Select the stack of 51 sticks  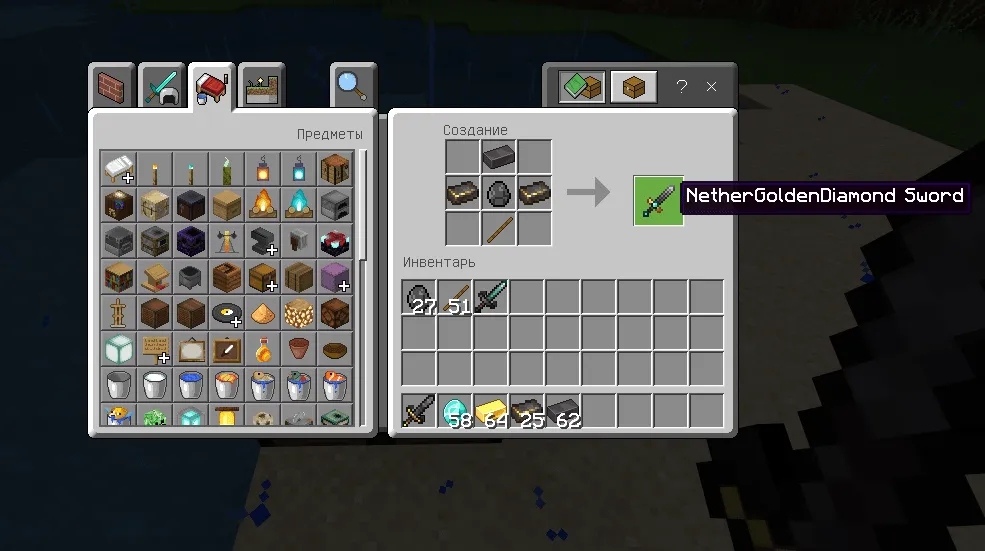(x=456, y=297)
